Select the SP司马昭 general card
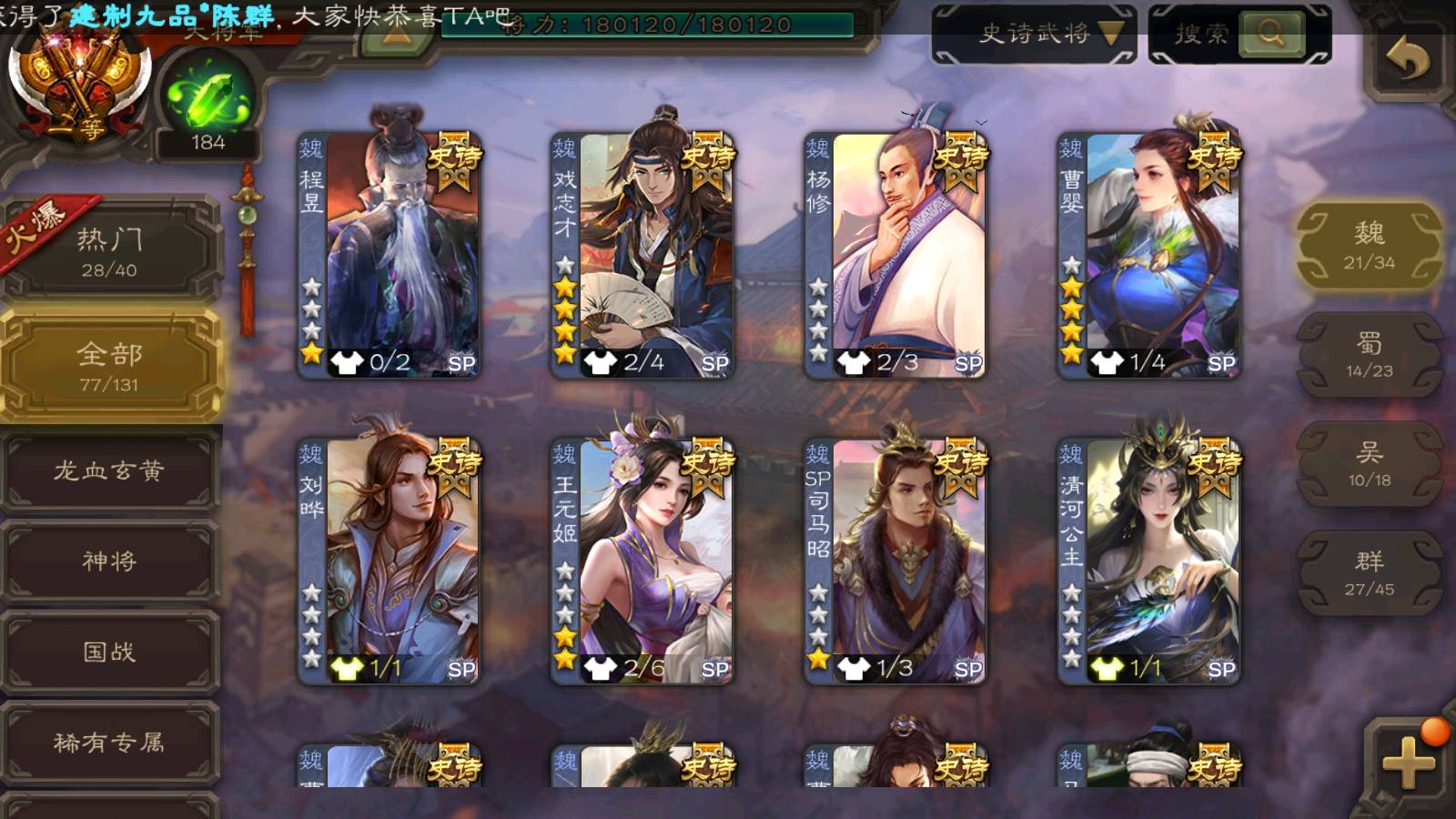This screenshot has width=1456, height=819. [x=895, y=561]
